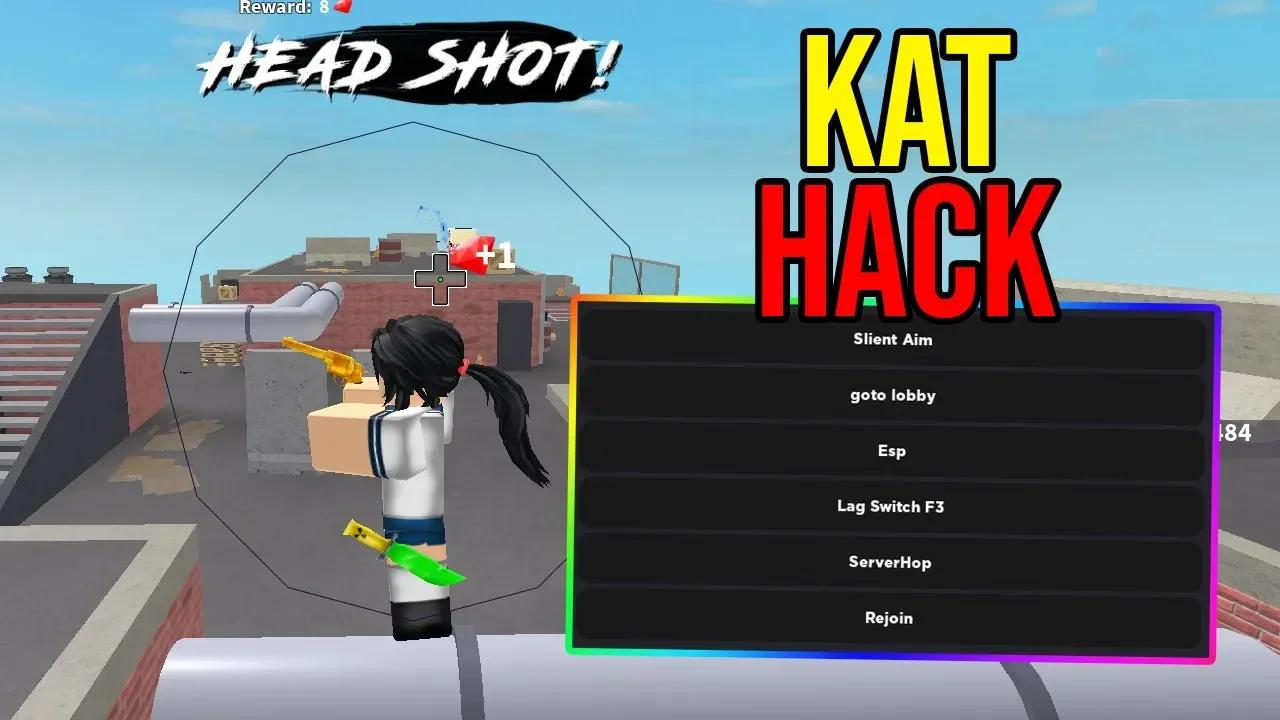
Task: Toggle Lag Switch F3 on
Action: [x=892, y=507]
